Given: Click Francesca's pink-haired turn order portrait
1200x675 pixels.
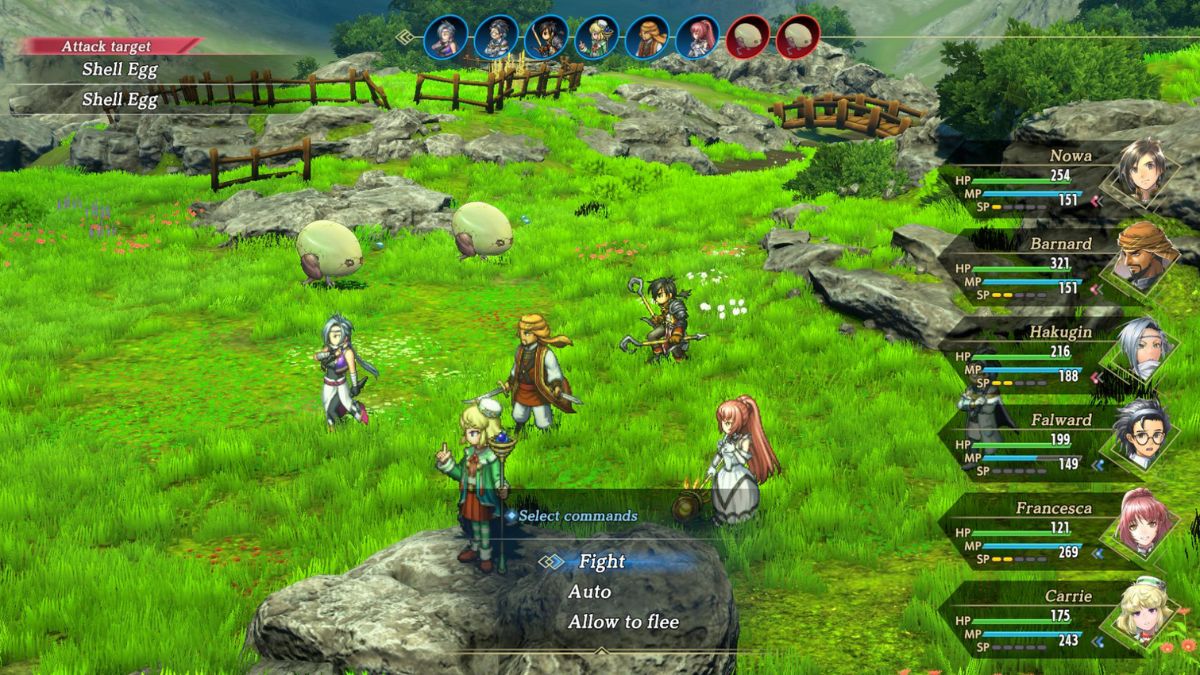Looking at the screenshot, I should 697,38.
